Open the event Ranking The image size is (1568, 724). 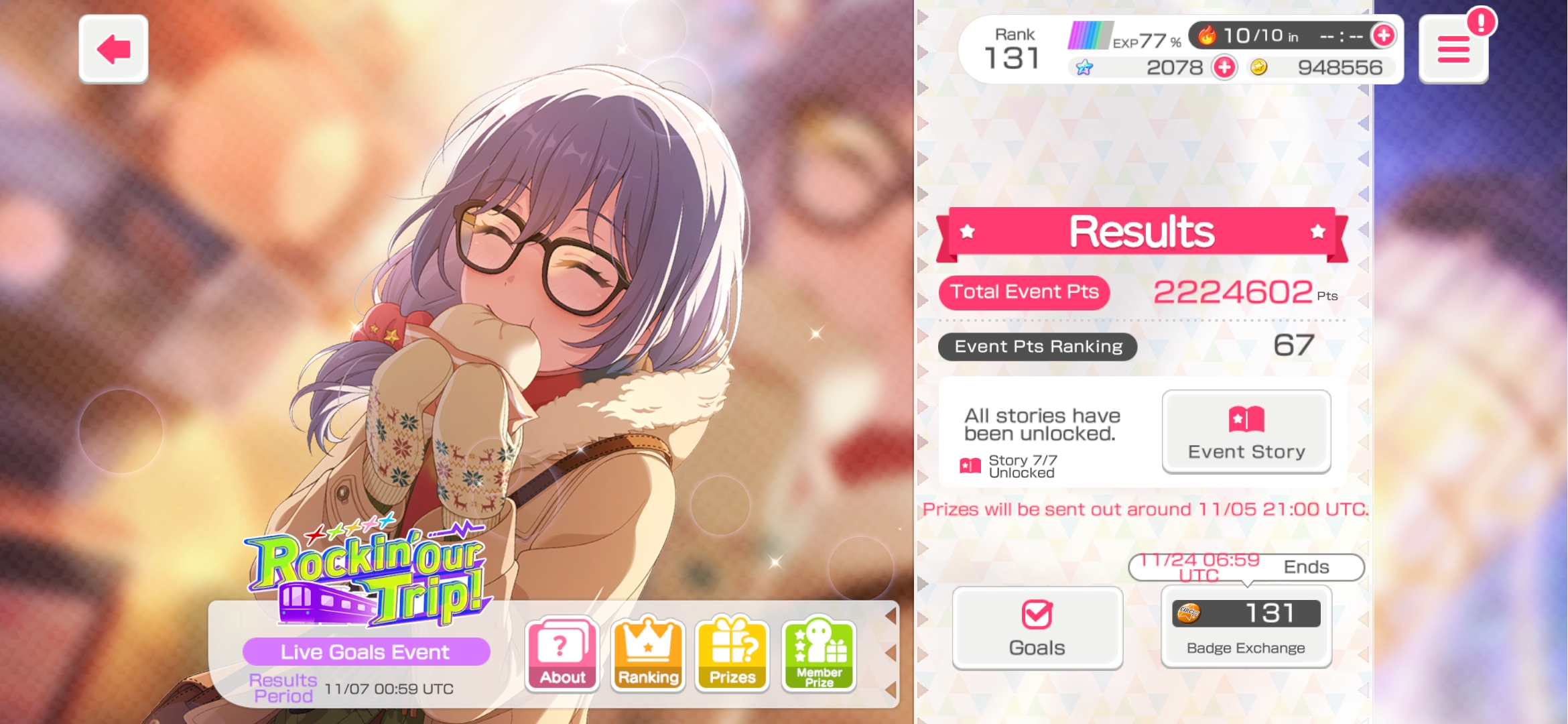(648, 654)
